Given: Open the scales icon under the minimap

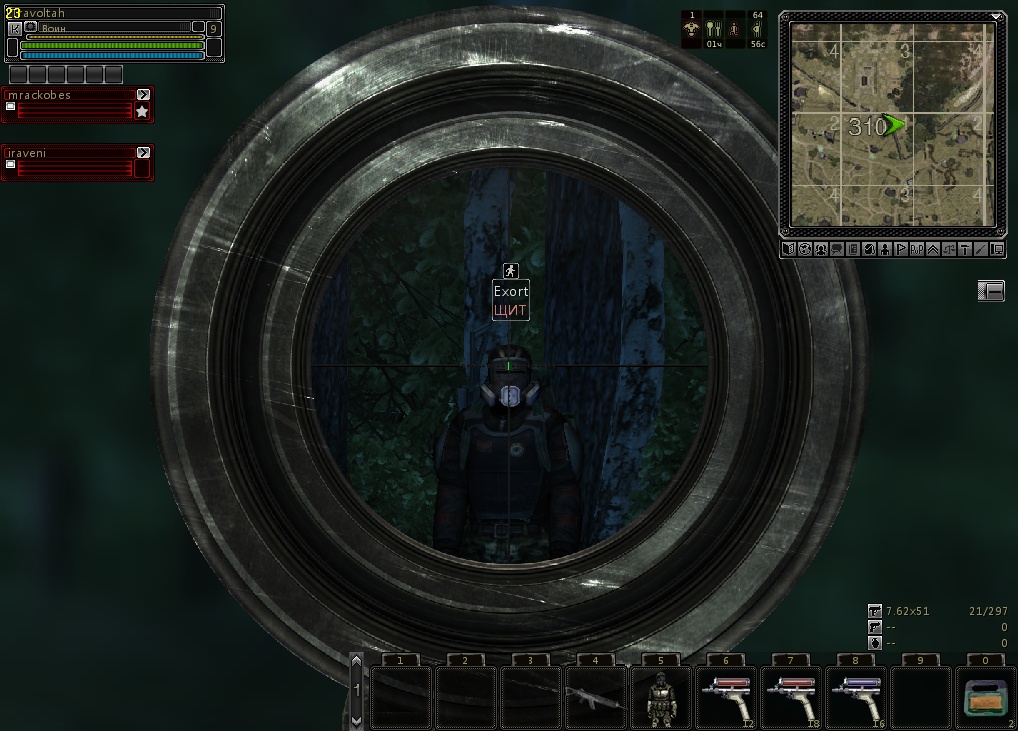Looking at the screenshot, I should coord(949,249).
